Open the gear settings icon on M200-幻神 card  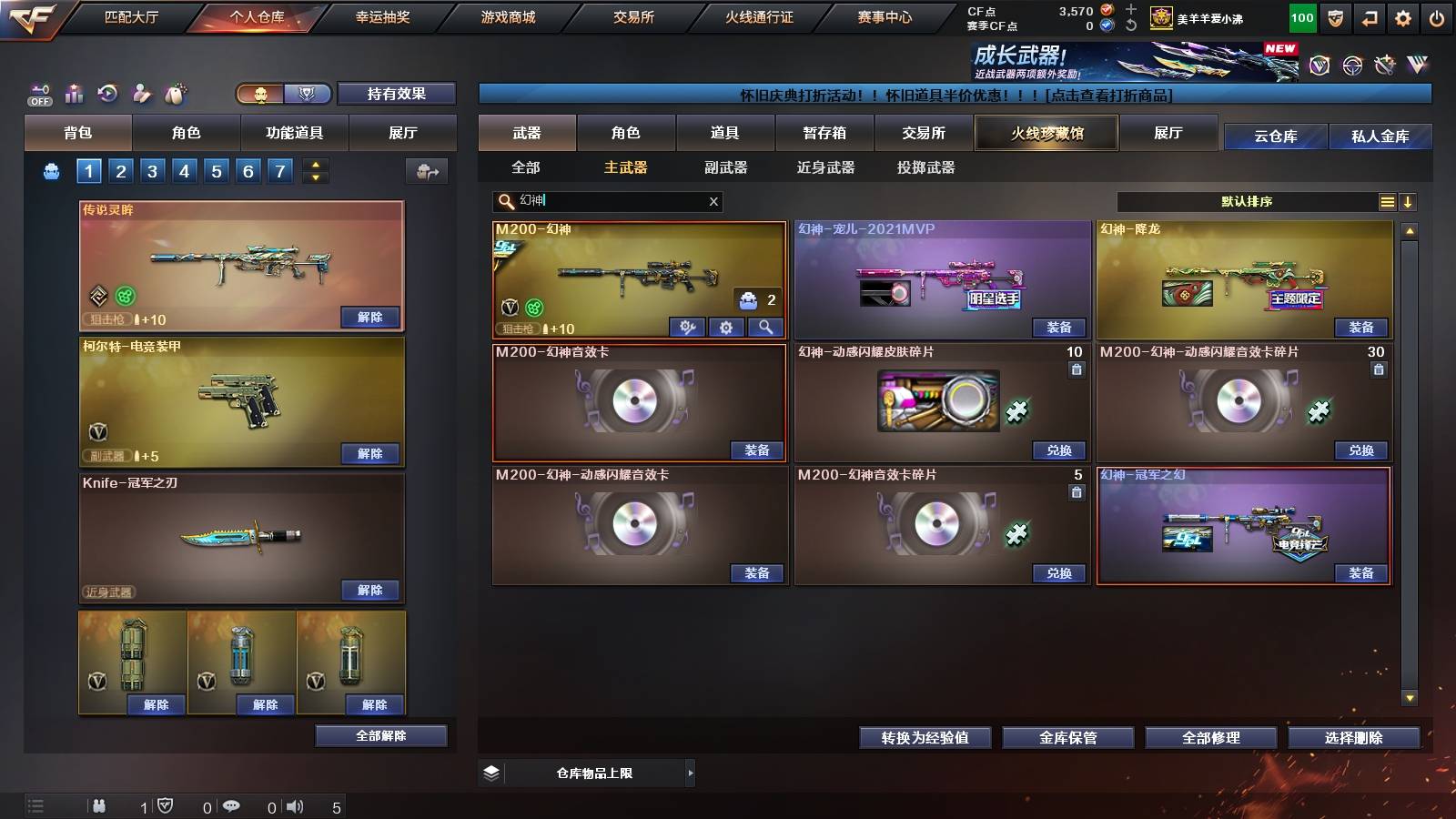click(726, 327)
